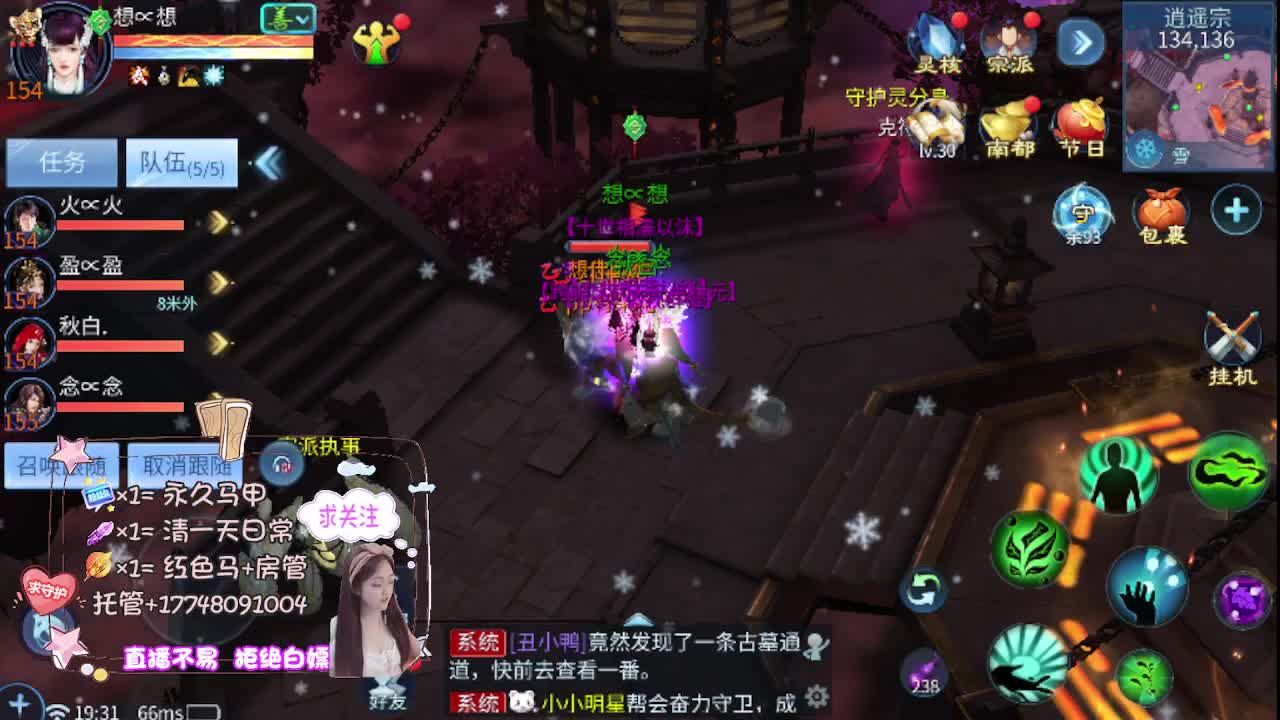This screenshot has width=1280, height=720.
Task: Switch to the 任务 (Quest) tab
Action: pos(63,161)
